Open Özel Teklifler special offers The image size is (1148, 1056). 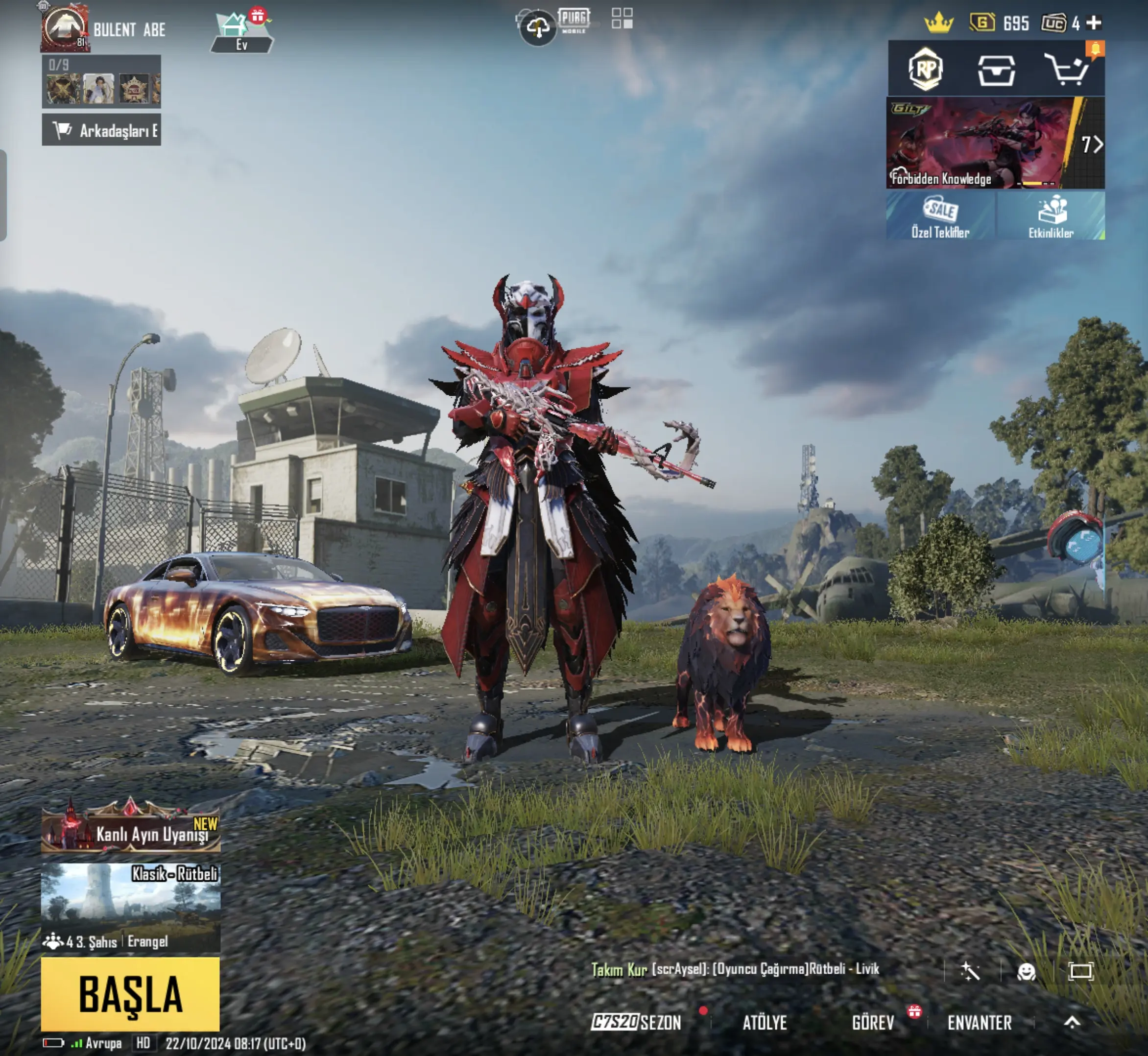[940, 216]
